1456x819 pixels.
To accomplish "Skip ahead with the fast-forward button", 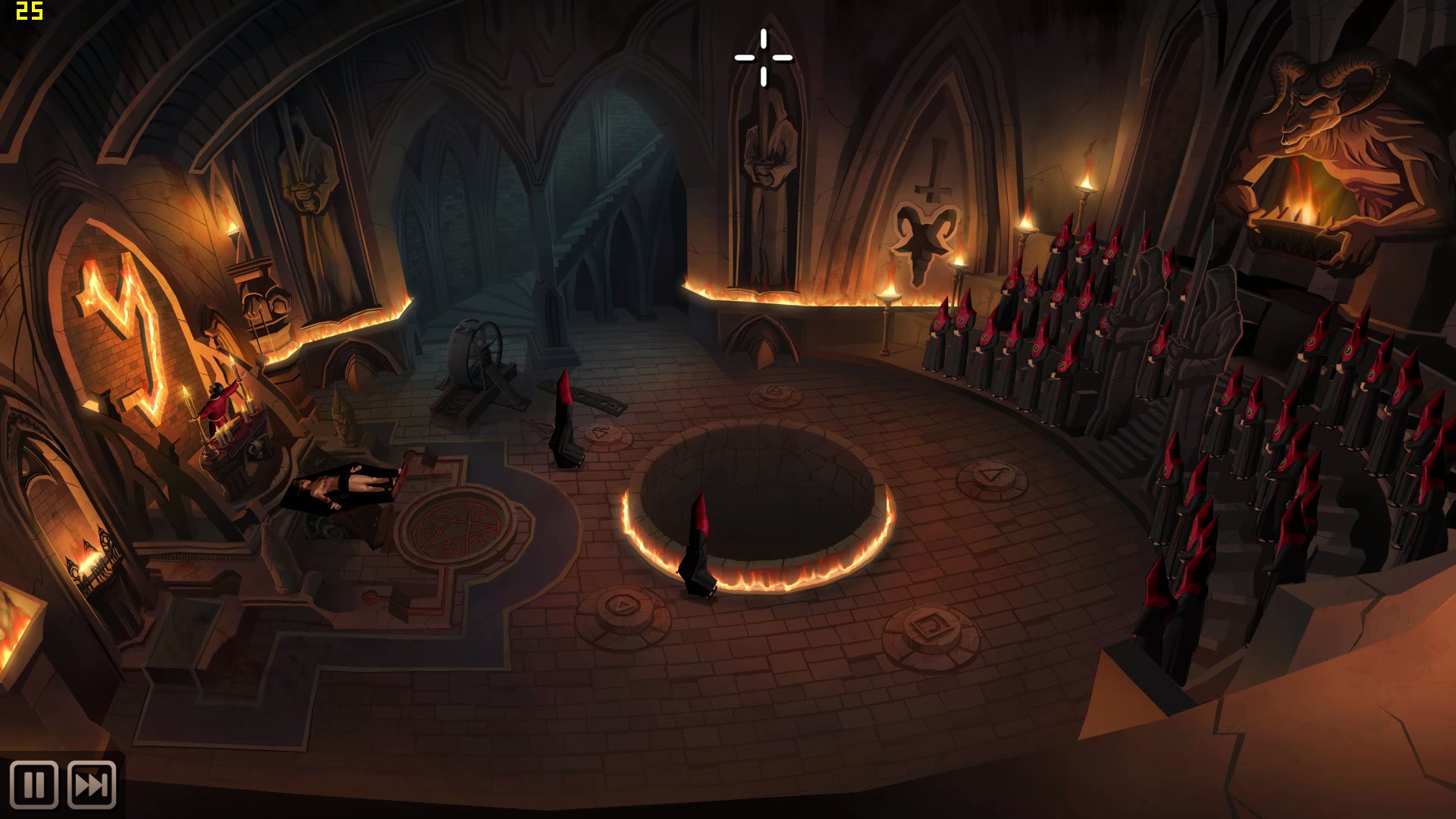I will (x=92, y=785).
